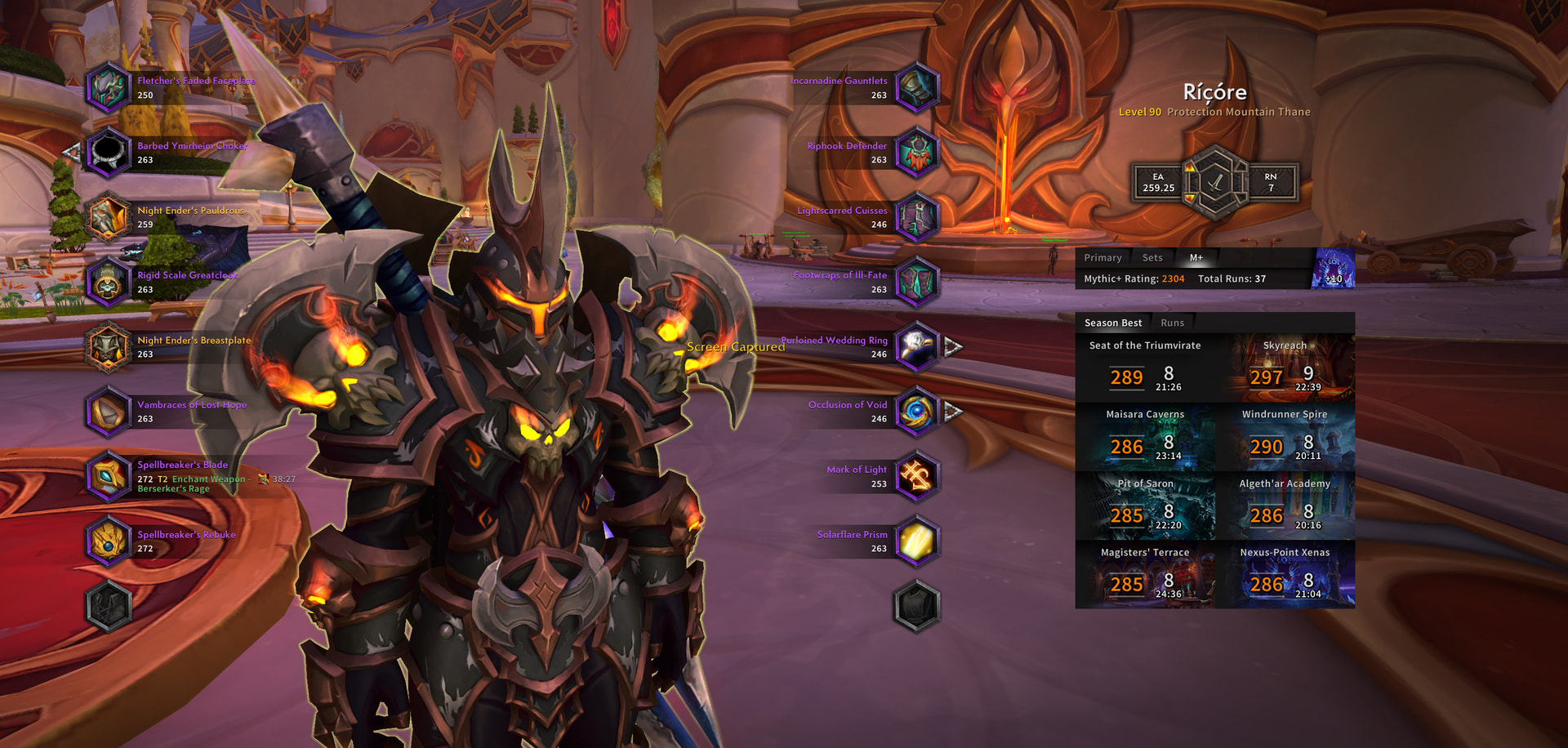This screenshot has height=748, width=1568.
Task: Select the Incarnadine Gauntlets slot
Action: pyautogui.click(x=917, y=87)
